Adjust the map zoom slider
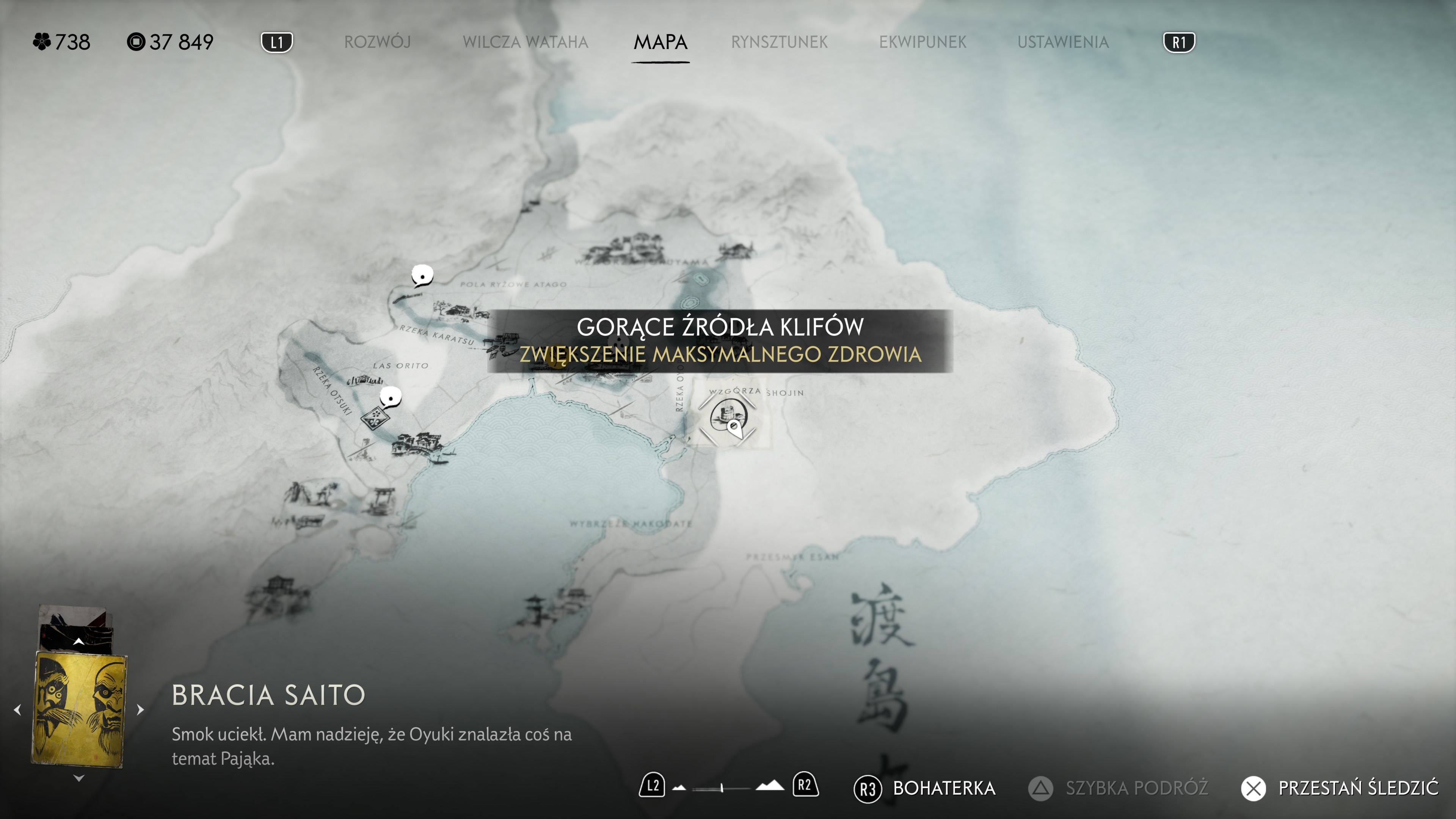1456x819 pixels. [722, 788]
